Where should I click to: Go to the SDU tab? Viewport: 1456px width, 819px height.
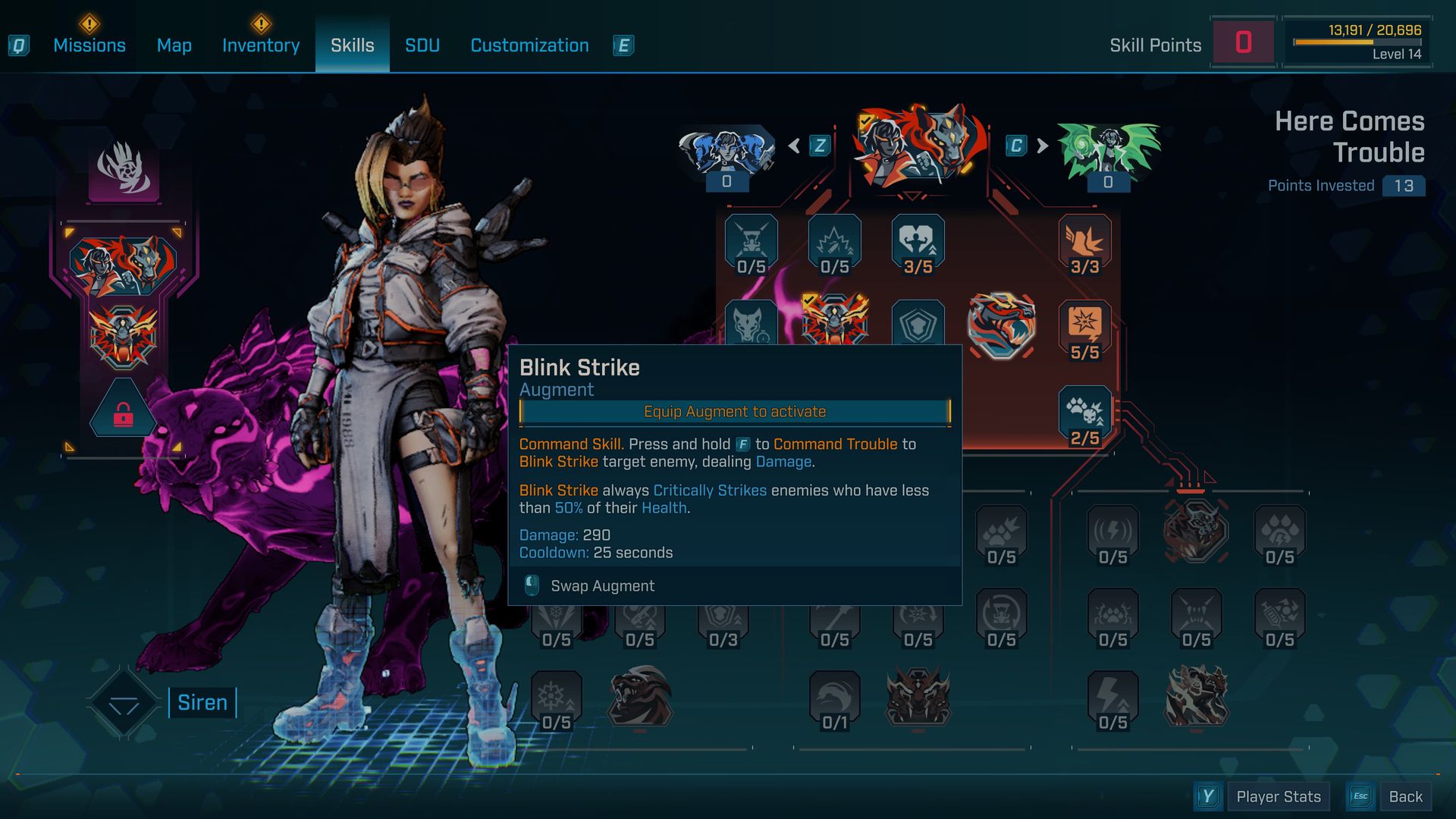422,45
